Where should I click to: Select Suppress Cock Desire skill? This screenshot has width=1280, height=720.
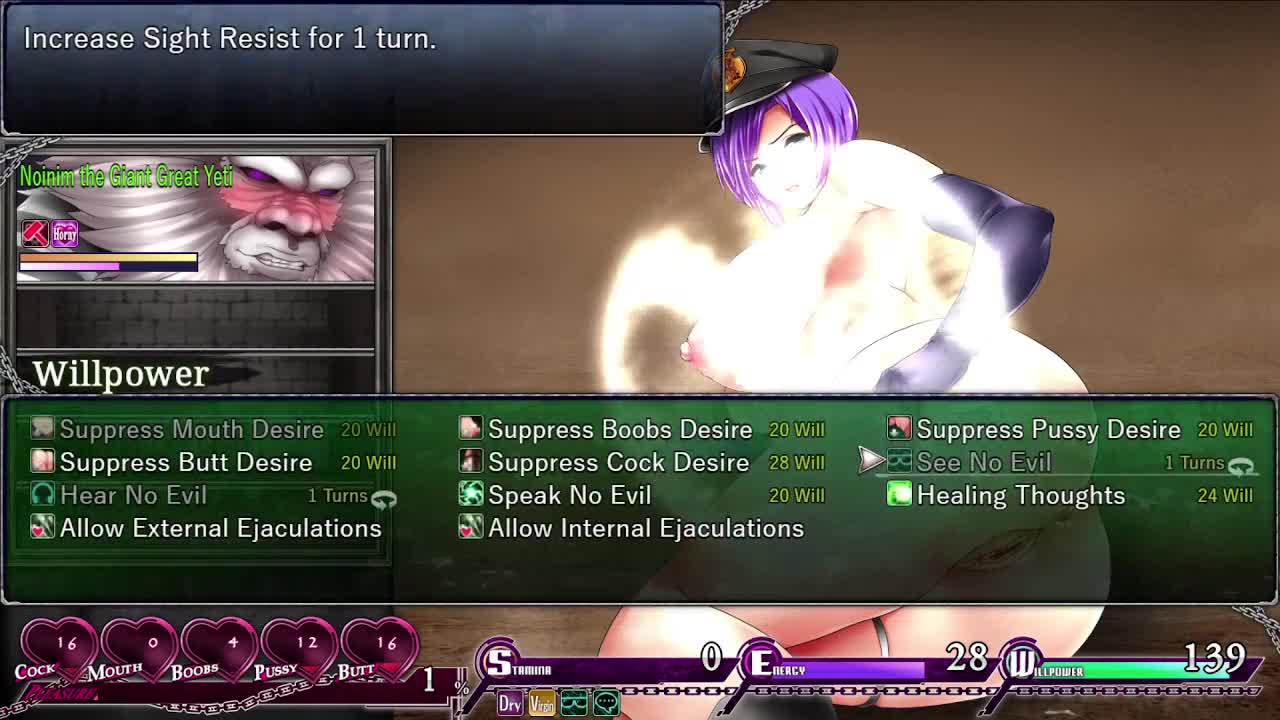click(x=618, y=463)
